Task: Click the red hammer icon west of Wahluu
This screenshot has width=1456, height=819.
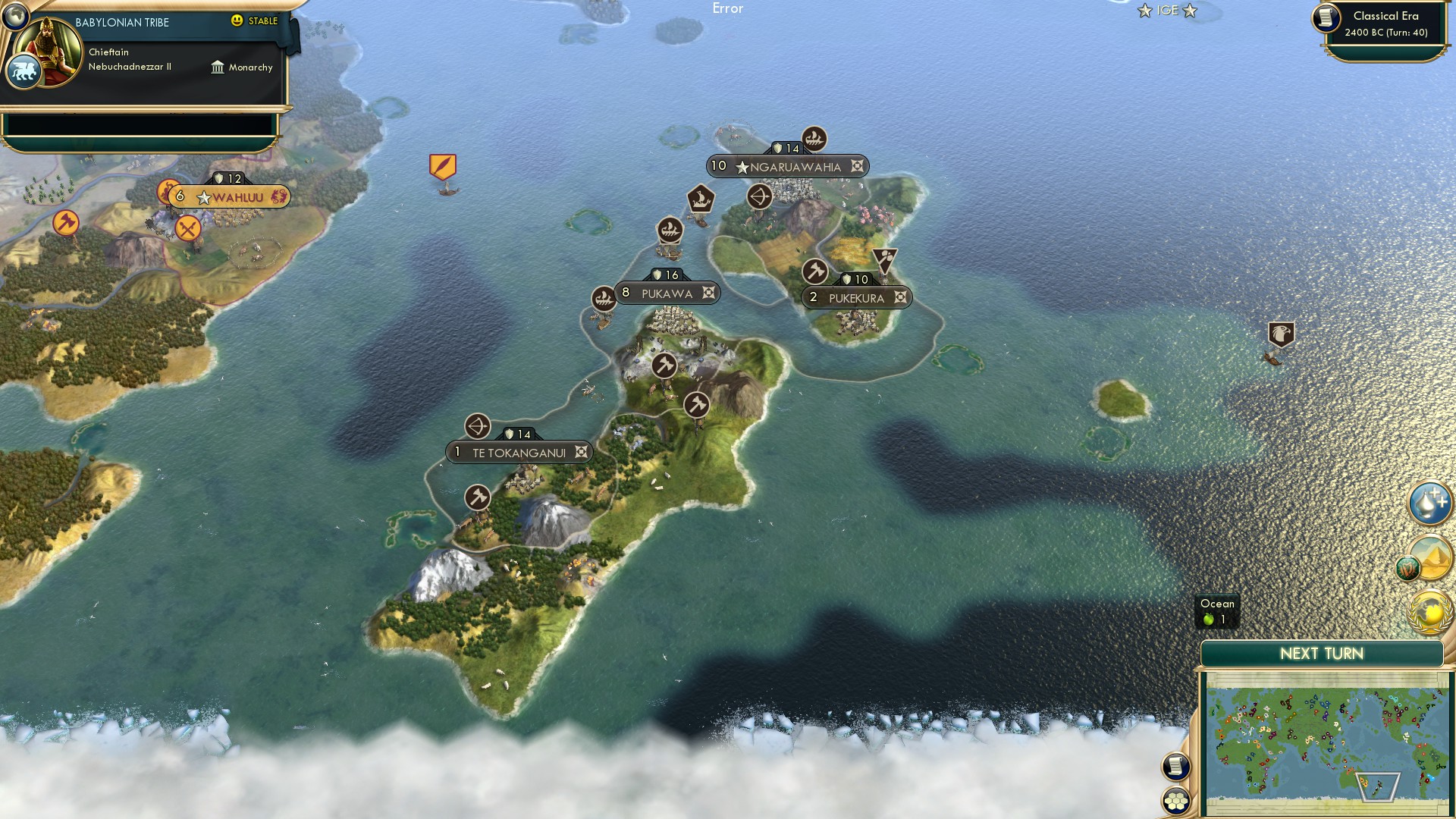Action: pyautogui.click(x=67, y=222)
